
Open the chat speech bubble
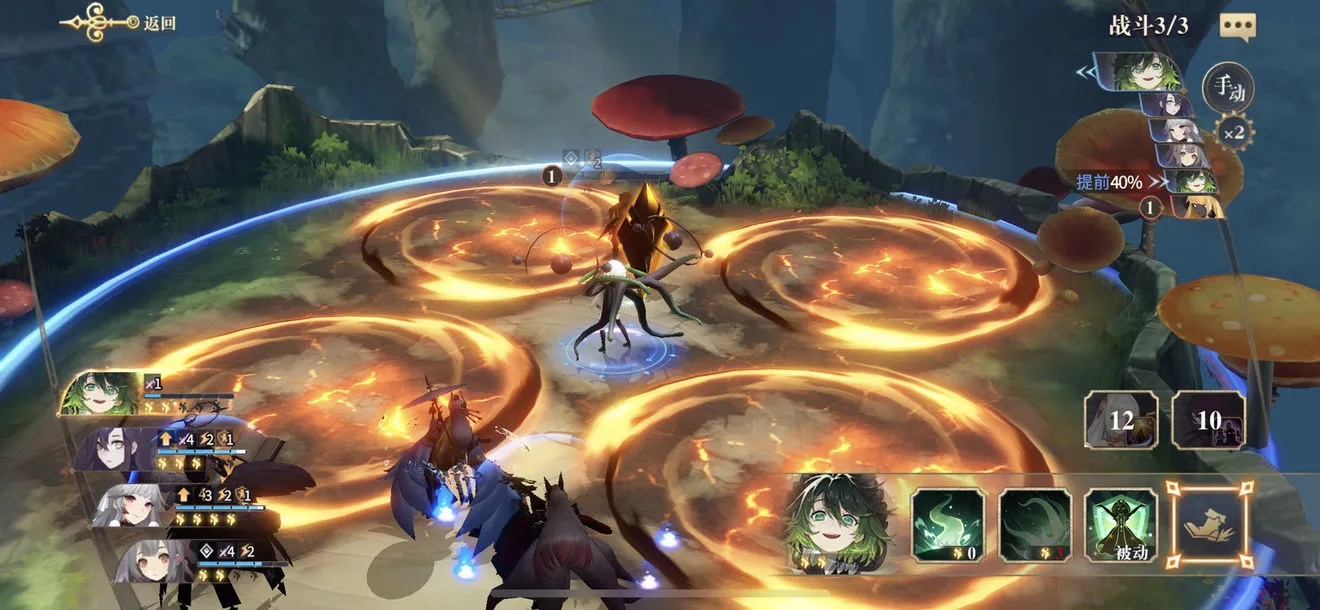1237,26
